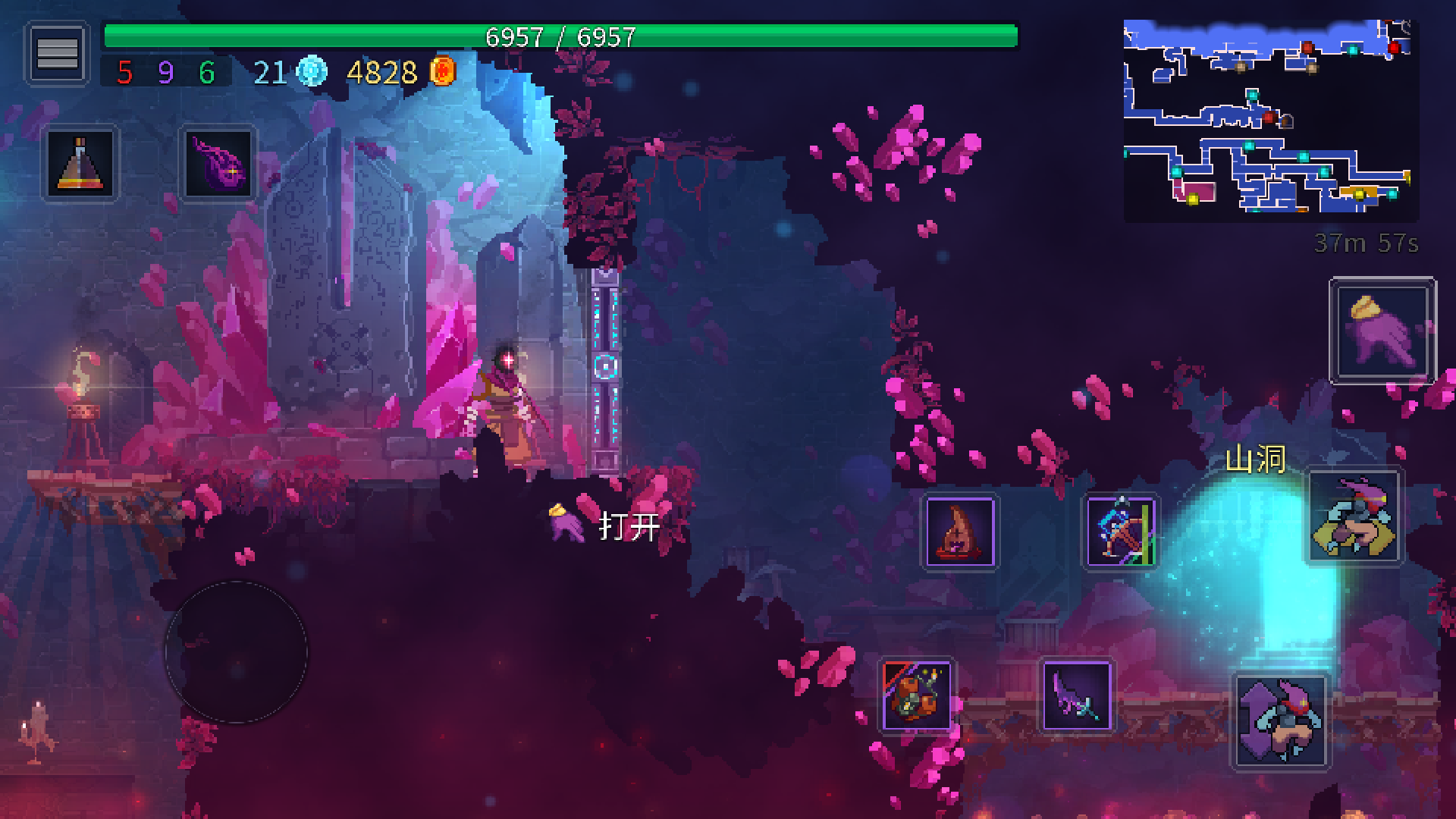The height and width of the screenshot is (819, 1456).
Task: Tap the purple amulet slot
Action: point(218,163)
